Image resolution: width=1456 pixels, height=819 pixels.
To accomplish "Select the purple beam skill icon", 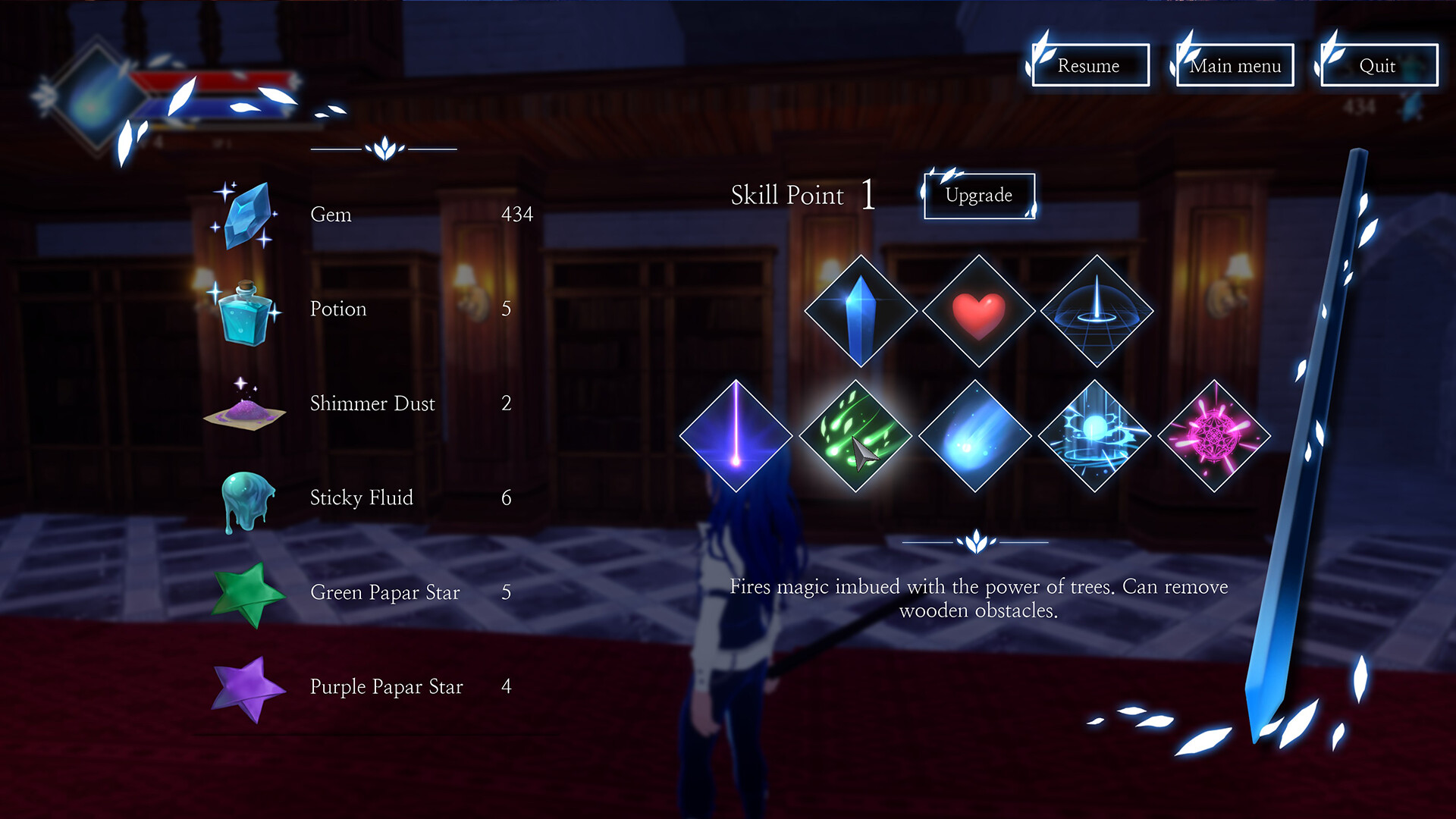I will click(737, 436).
